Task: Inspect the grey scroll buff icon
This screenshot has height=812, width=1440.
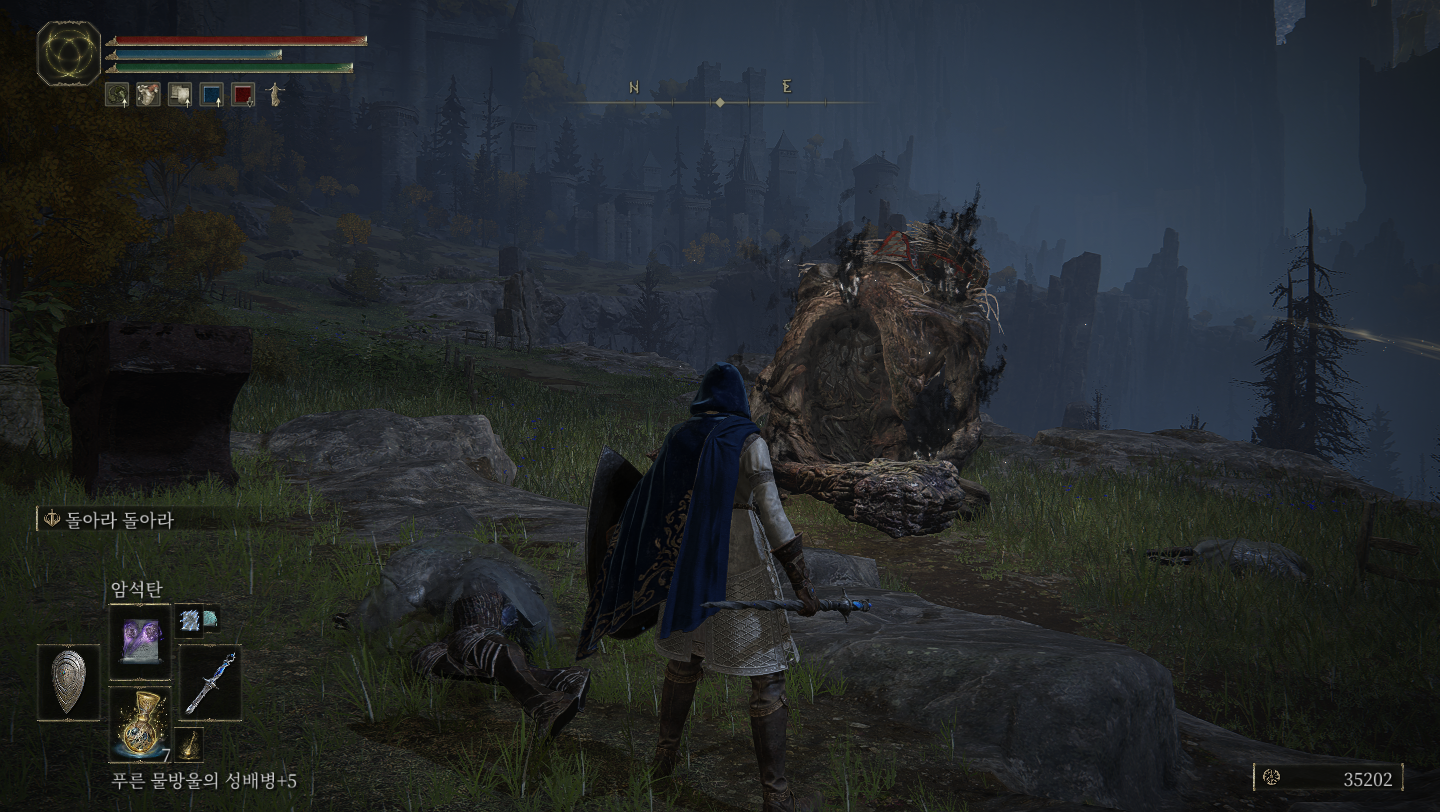Action: 180,94
